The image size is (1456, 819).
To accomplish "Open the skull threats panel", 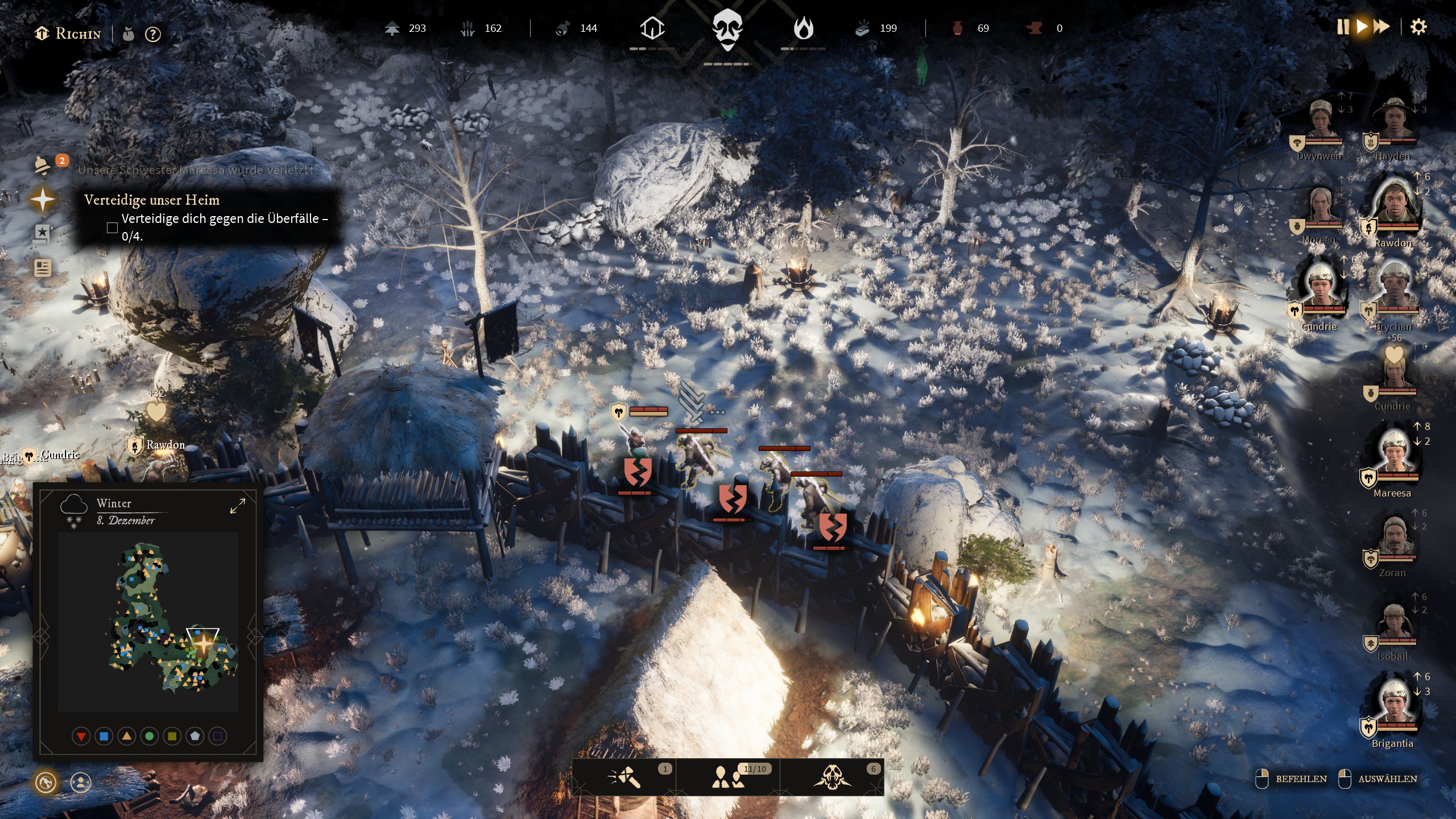I will click(x=832, y=777).
